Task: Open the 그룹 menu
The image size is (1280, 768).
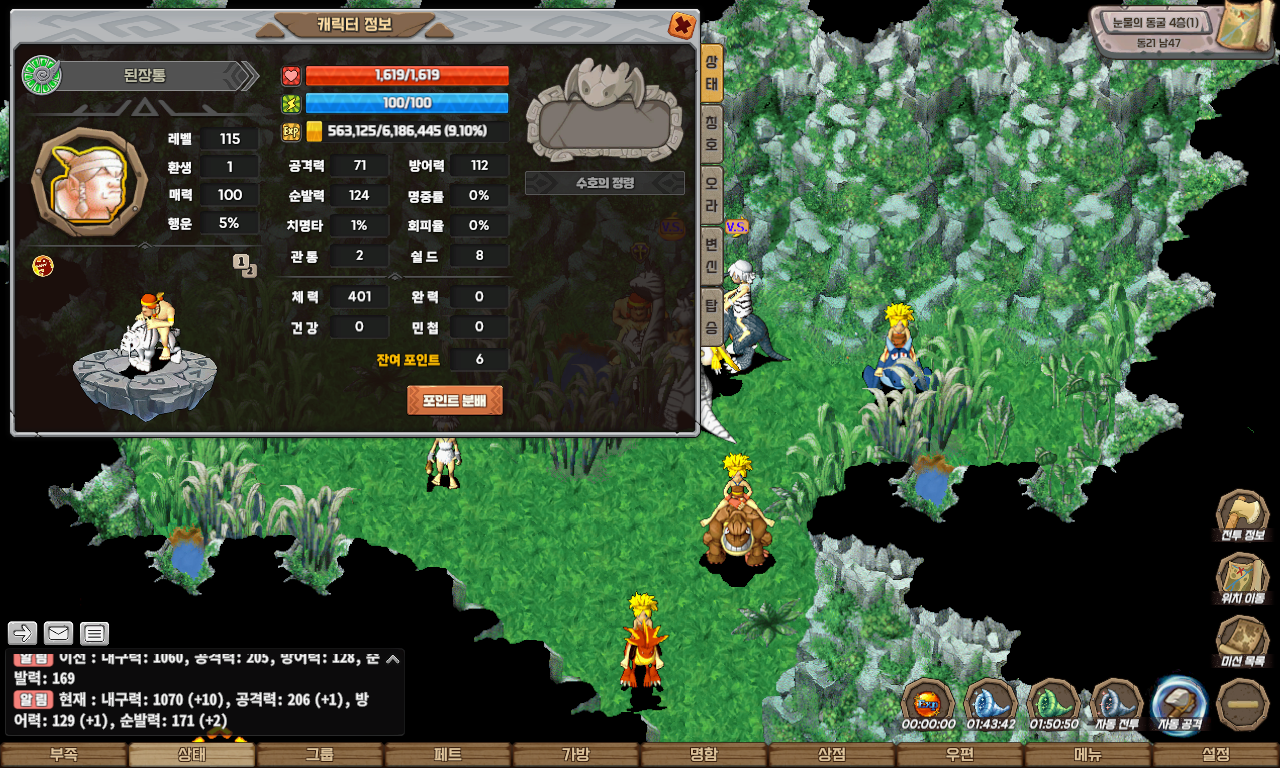Action: coord(319,755)
